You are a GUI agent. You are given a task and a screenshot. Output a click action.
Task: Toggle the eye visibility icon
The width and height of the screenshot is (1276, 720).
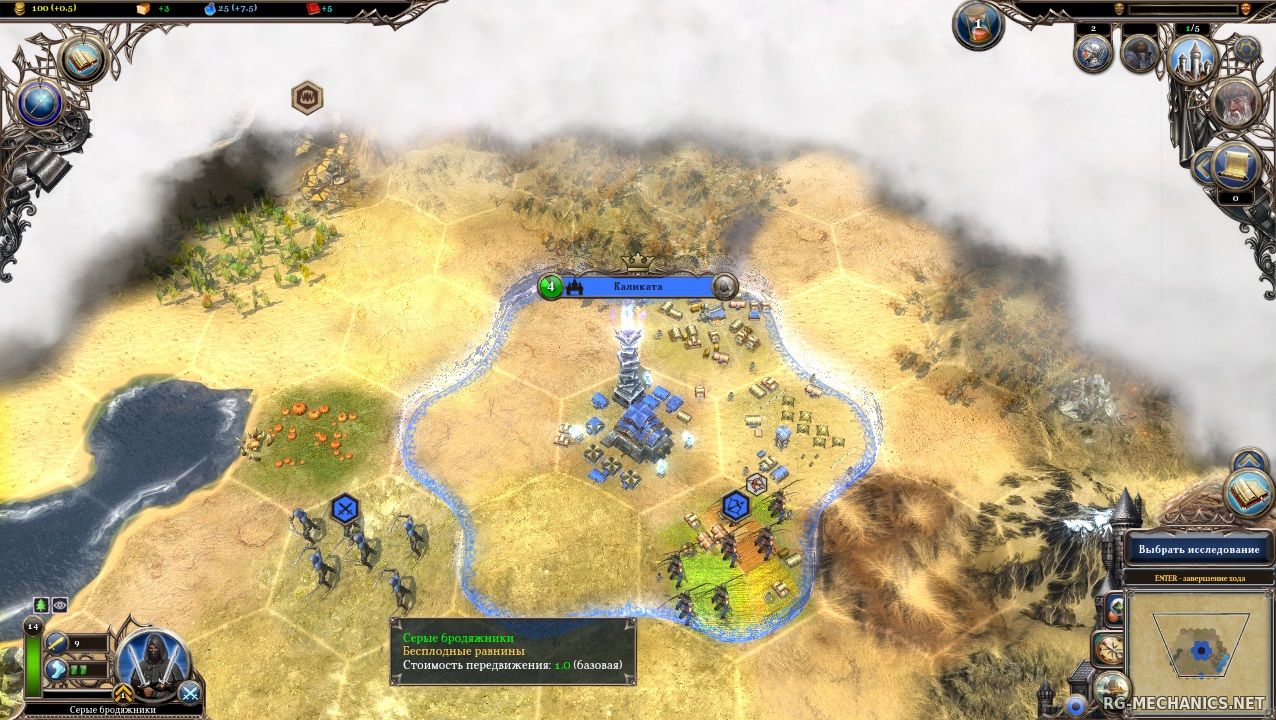[x=59, y=605]
